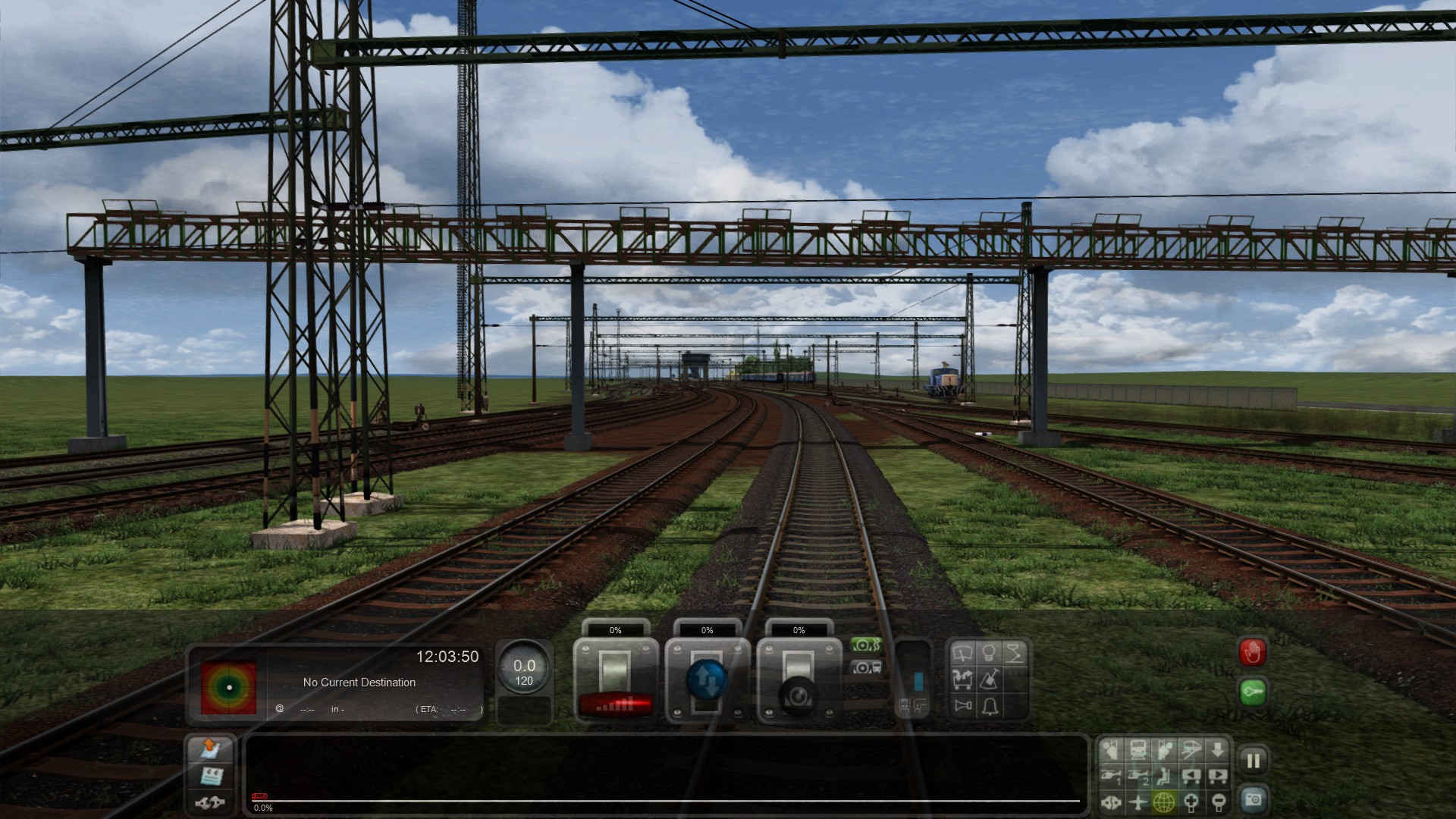Pause the simulation
1456x819 pixels.
1253,761
